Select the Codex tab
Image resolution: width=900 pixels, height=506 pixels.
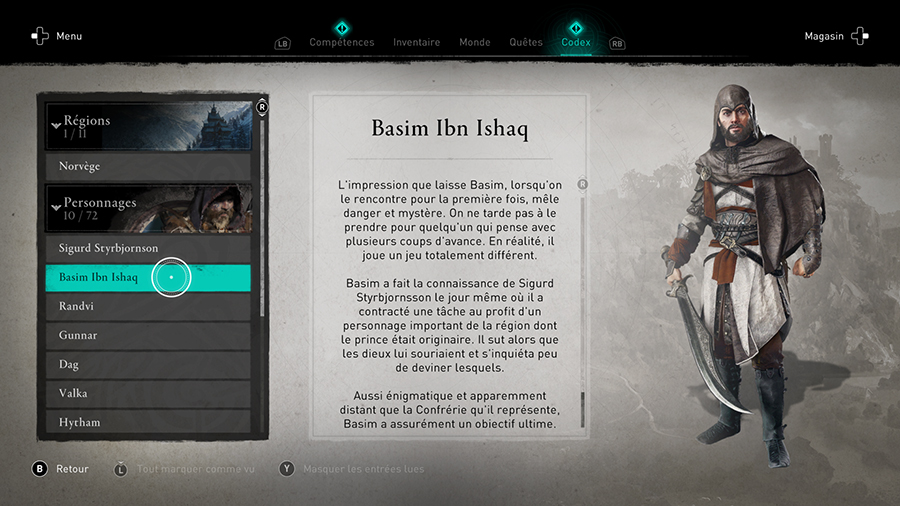click(576, 42)
